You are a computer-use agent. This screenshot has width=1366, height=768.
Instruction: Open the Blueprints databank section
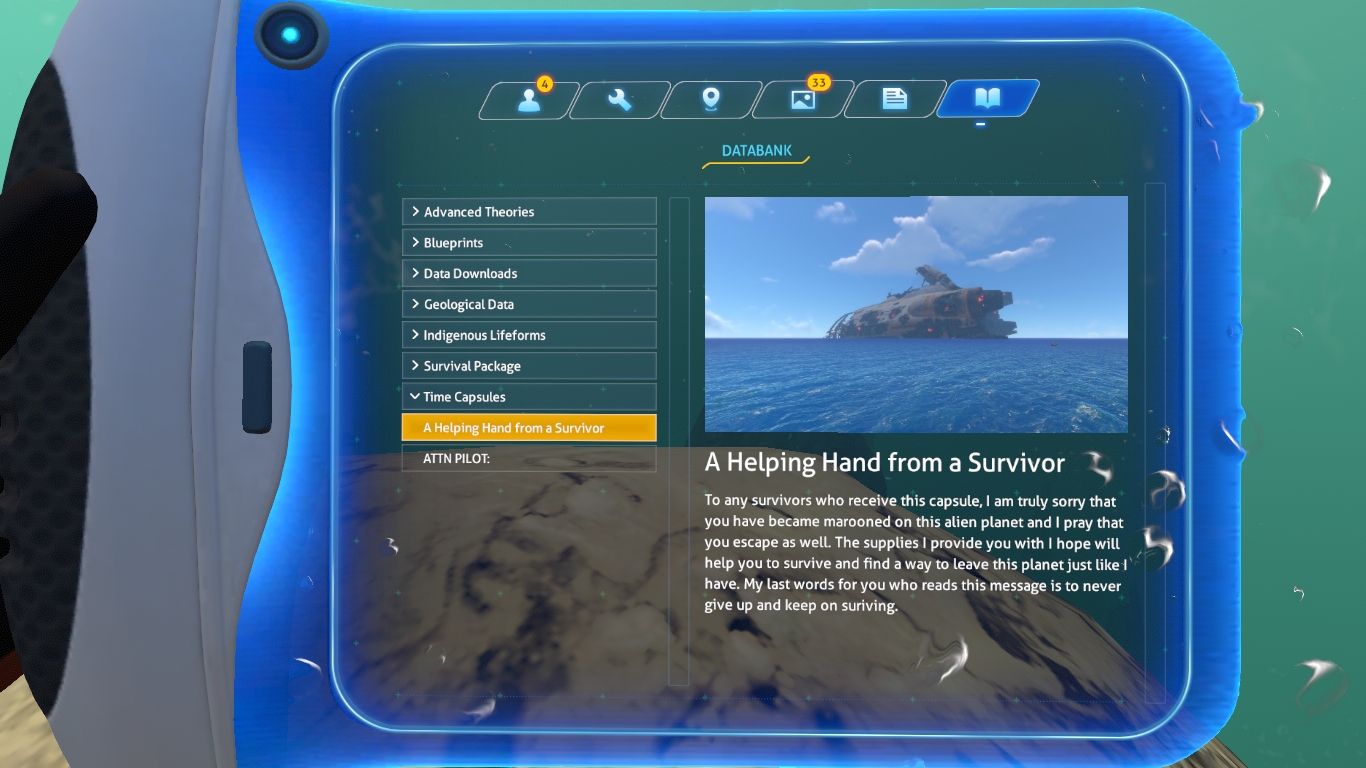click(529, 242)
